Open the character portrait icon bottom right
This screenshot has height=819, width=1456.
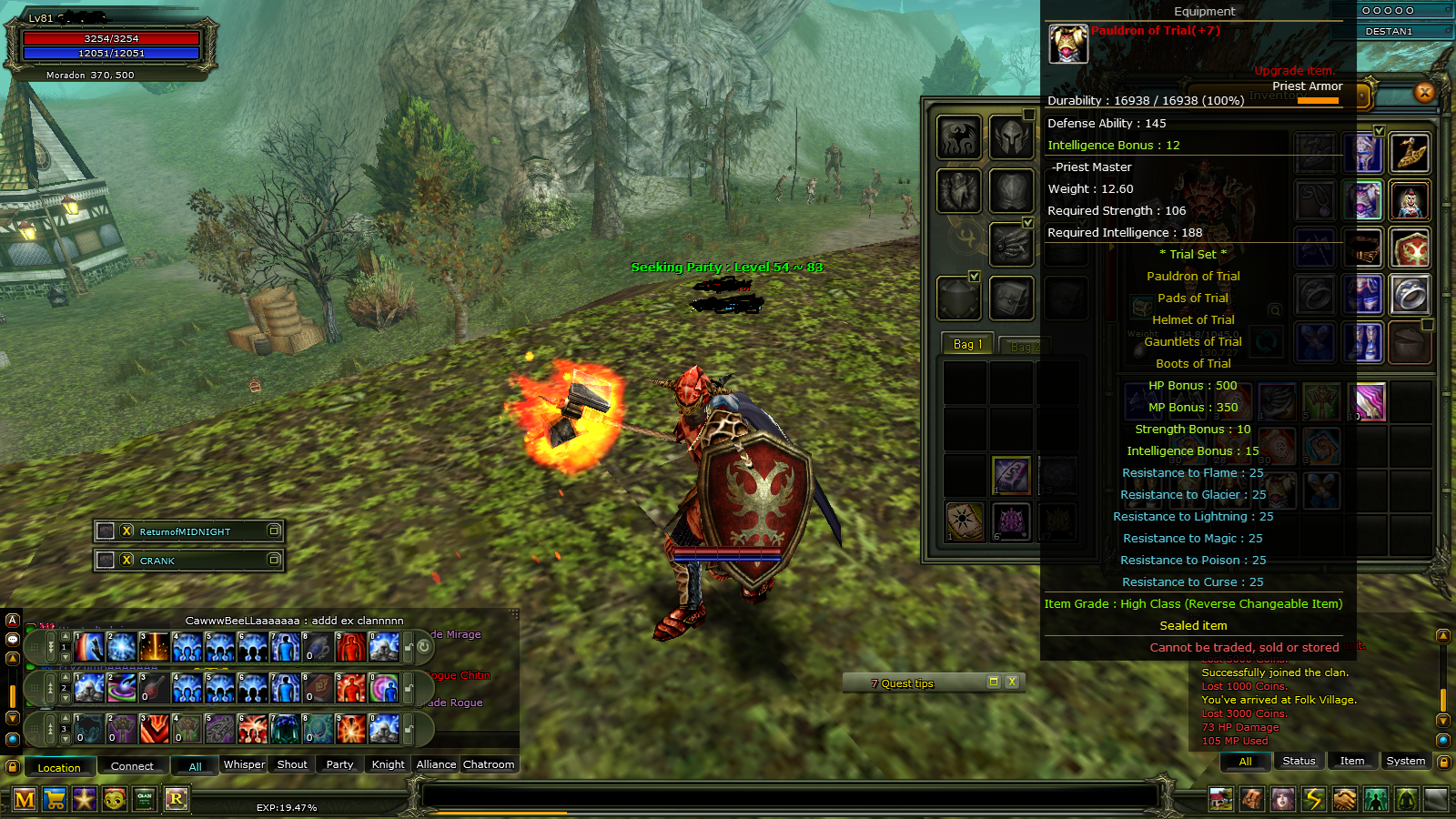click(x=1284, y=799)
